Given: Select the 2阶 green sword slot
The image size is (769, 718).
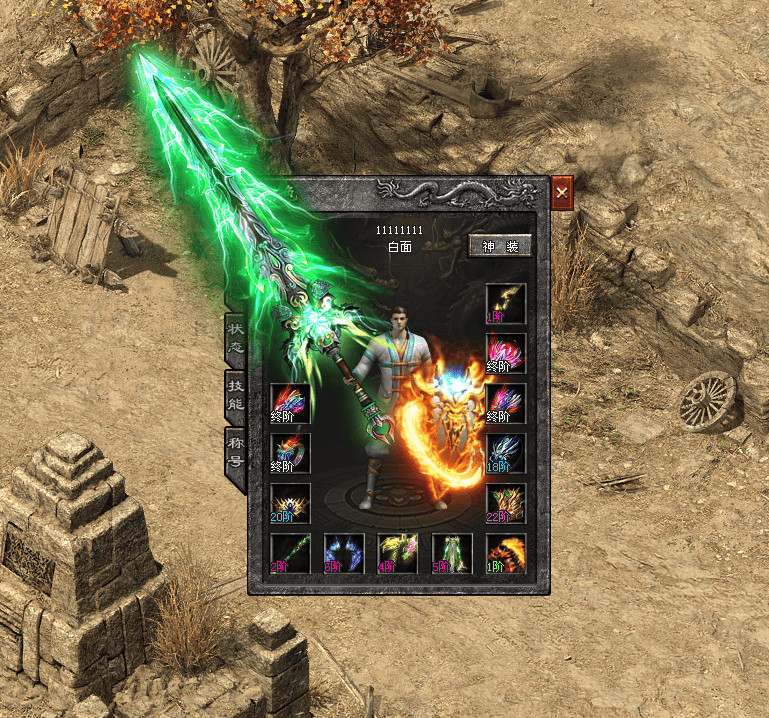Looking at the screenshot, I should click(290, 553).
